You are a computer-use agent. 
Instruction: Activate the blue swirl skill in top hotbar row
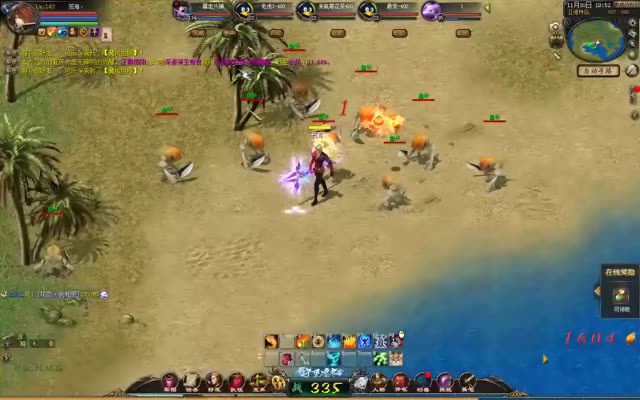(x=334, y=342)
